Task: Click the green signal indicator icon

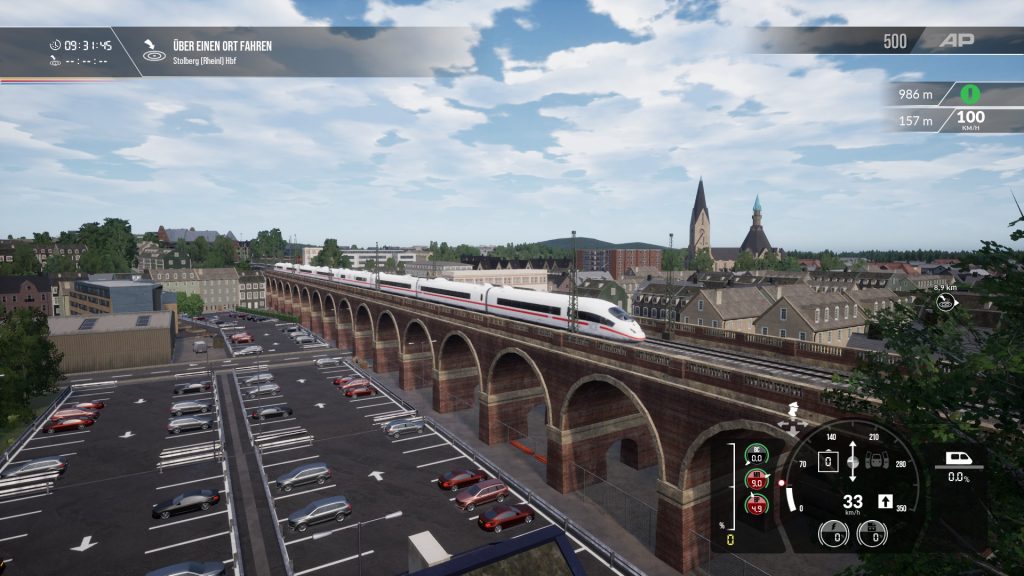Action: (968, 94)
